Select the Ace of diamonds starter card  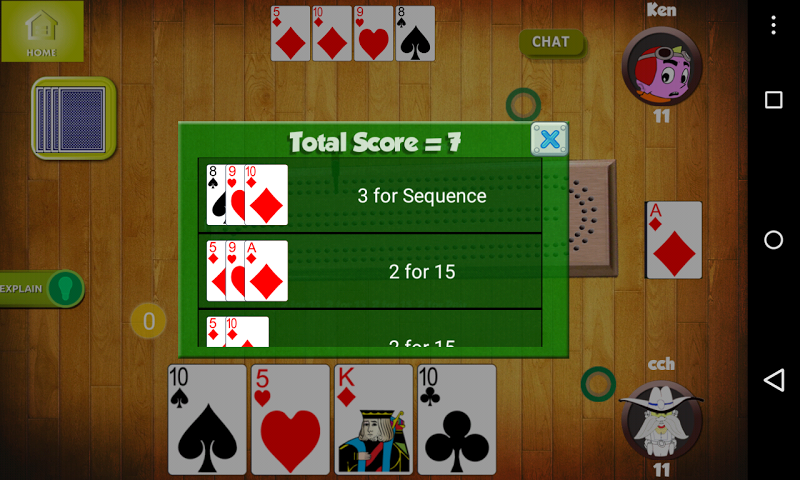click(674, 240)
